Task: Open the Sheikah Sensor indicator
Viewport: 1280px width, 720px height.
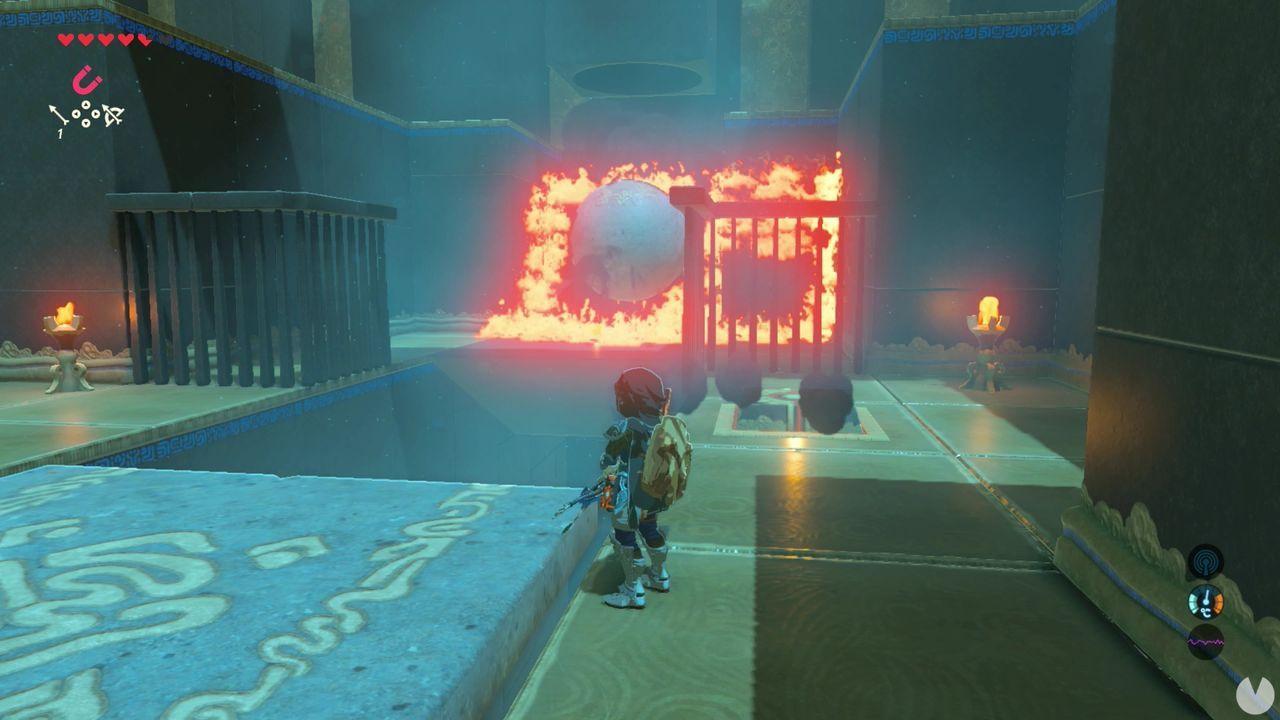Action: coord(1206,562)
